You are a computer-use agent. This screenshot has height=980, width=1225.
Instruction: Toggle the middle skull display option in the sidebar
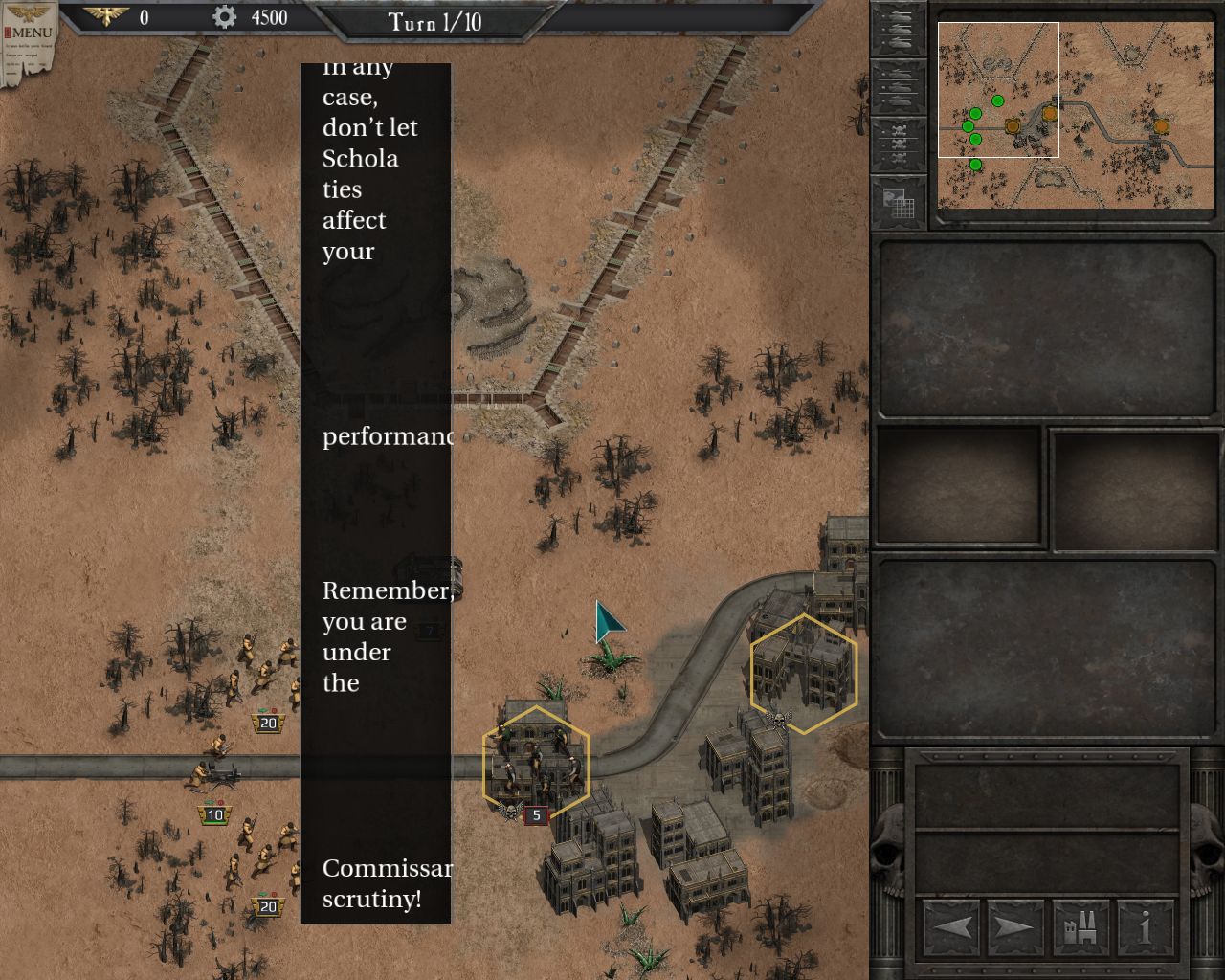pos(900,145)
